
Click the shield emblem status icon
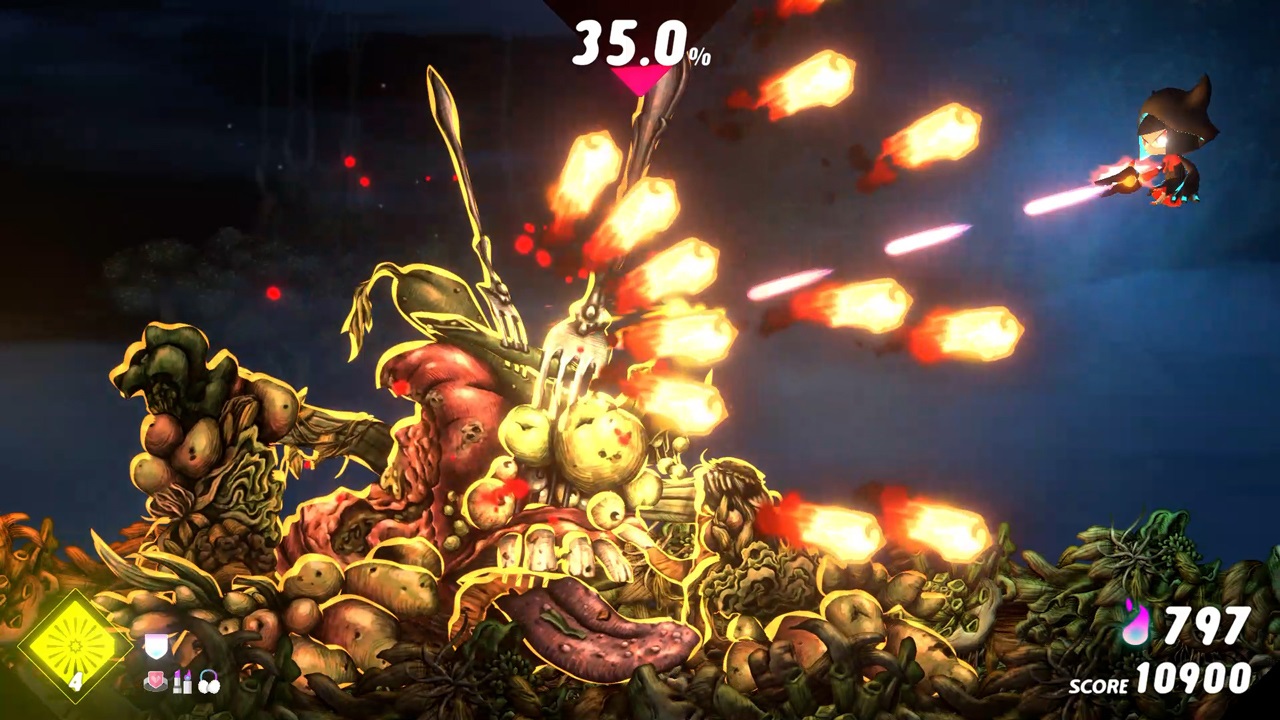pos(155,644)
